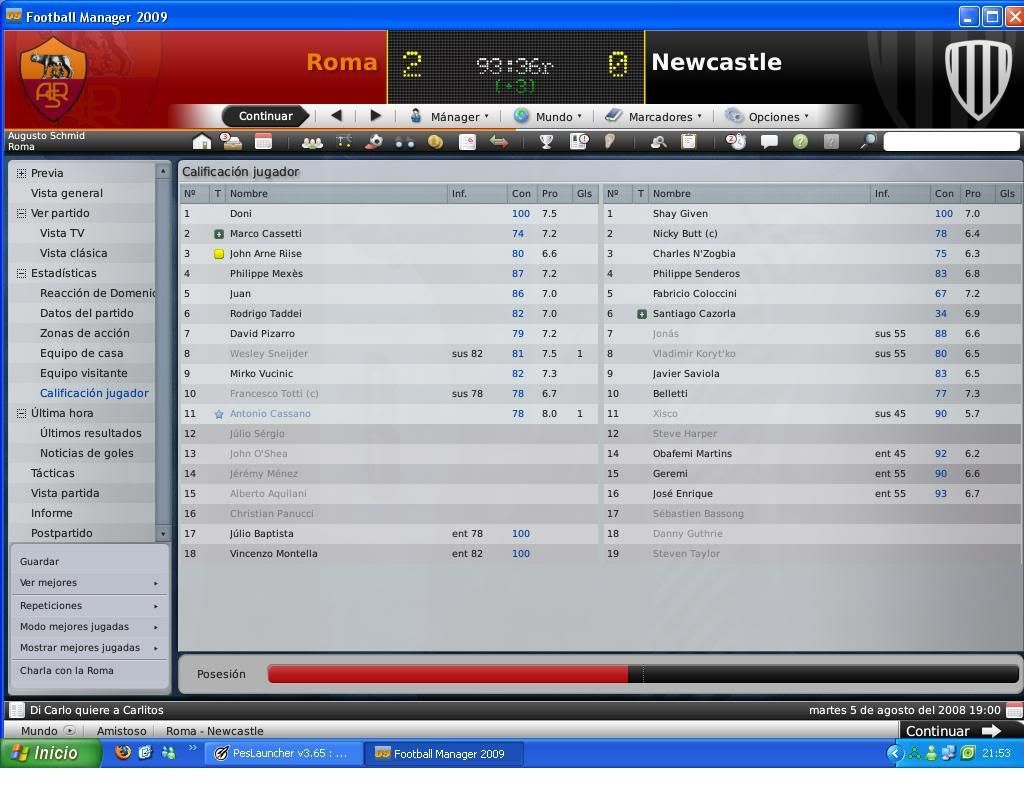Select Antonio Cassano in player ratings
Viewport: 1024px width, 791px height.
[270, 413]
